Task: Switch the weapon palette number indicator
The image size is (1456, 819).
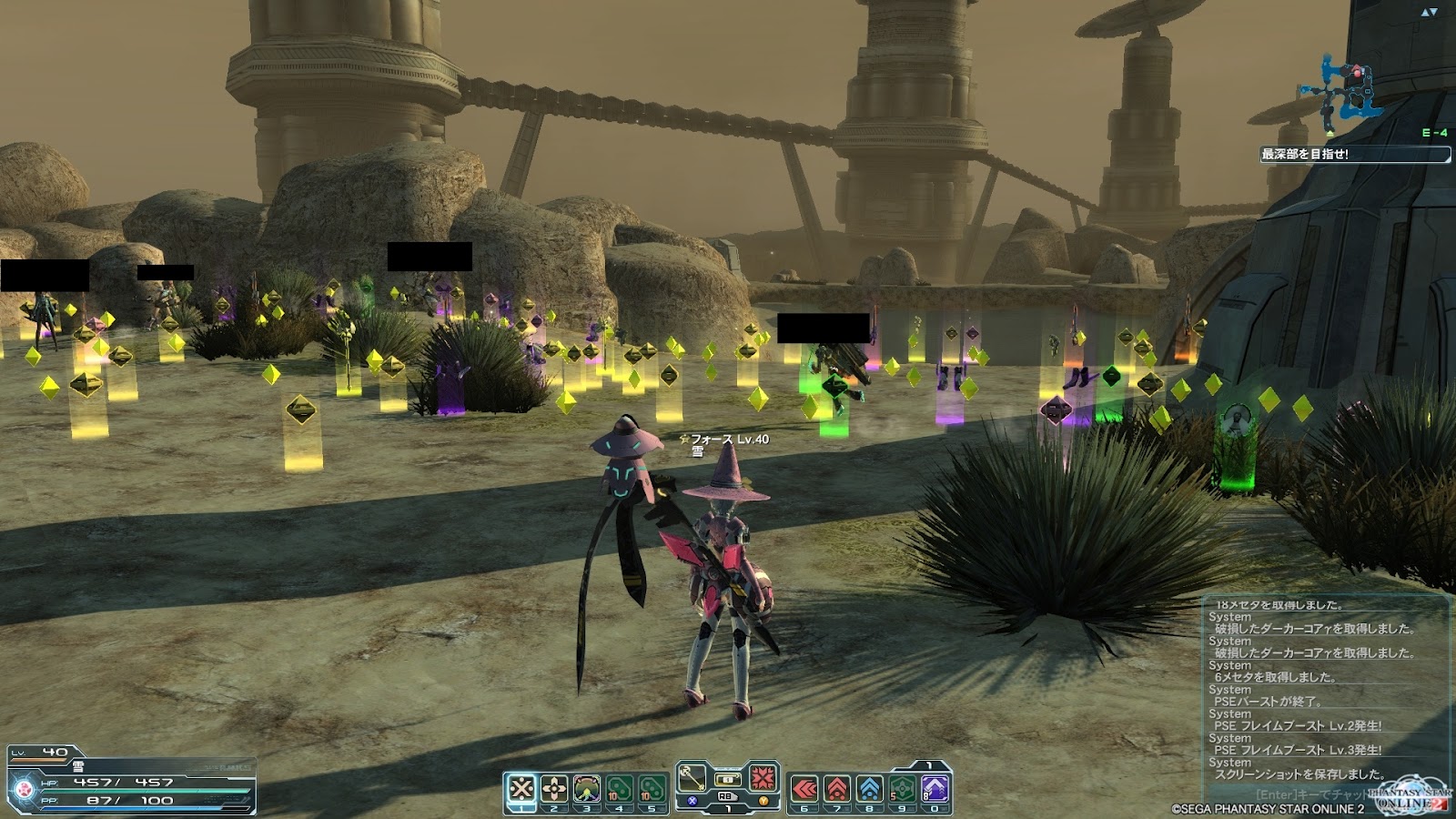Action: [x=728, y=808]
